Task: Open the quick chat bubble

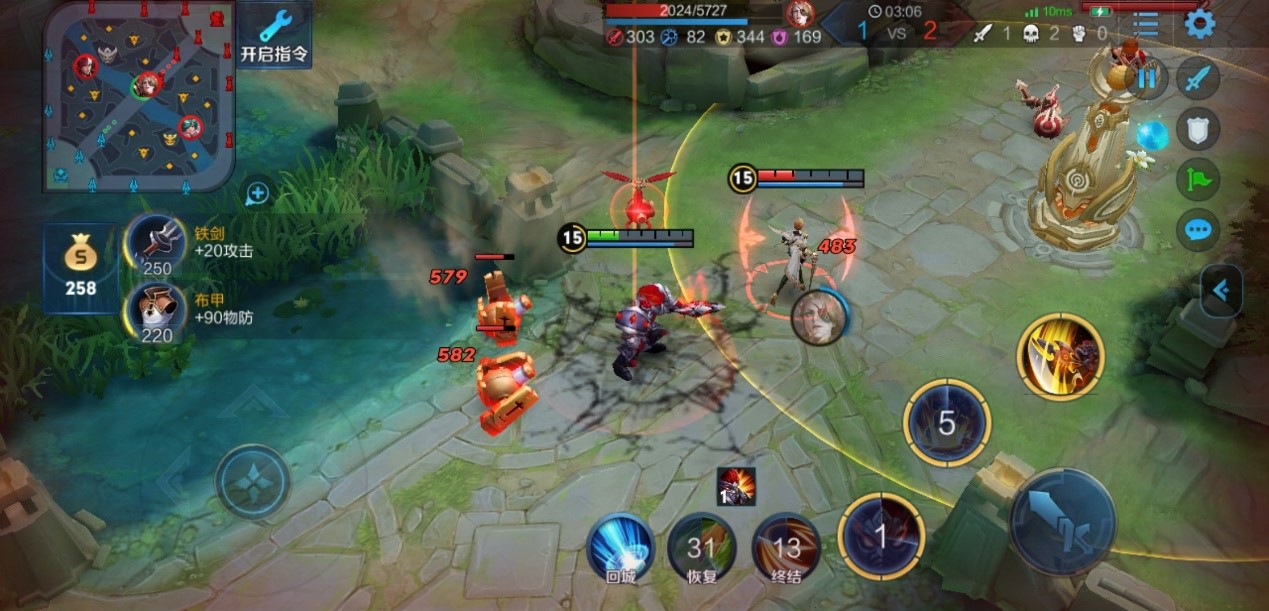Action: pyautogui.click(x=1197, y=230)
